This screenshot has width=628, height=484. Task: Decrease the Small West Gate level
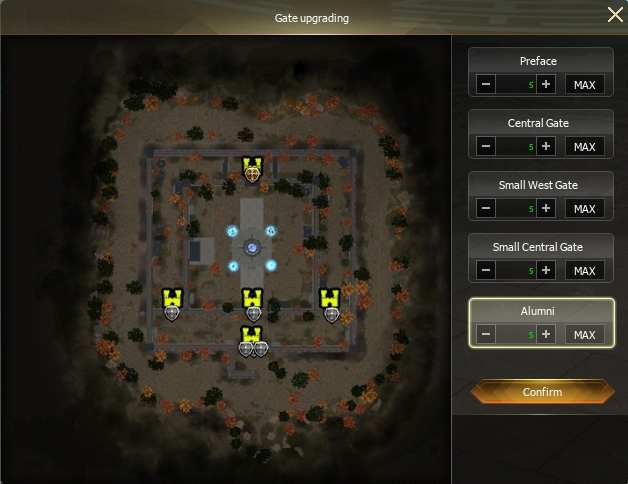pos(486,209)
